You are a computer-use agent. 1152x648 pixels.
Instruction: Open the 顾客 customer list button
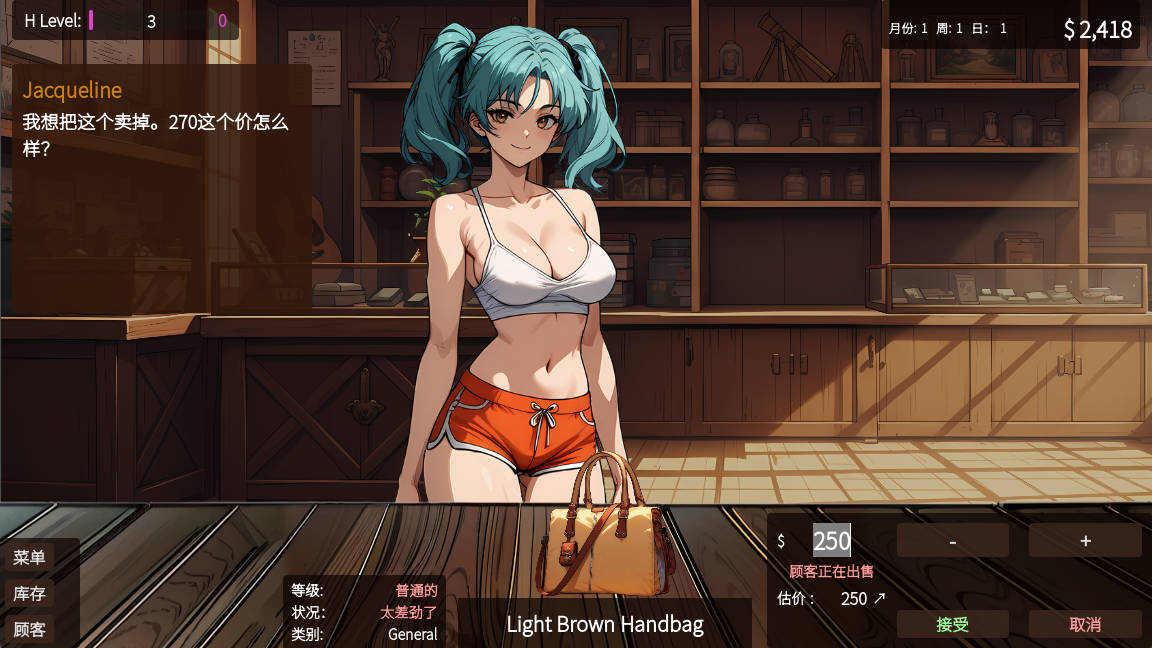(30, 629)
